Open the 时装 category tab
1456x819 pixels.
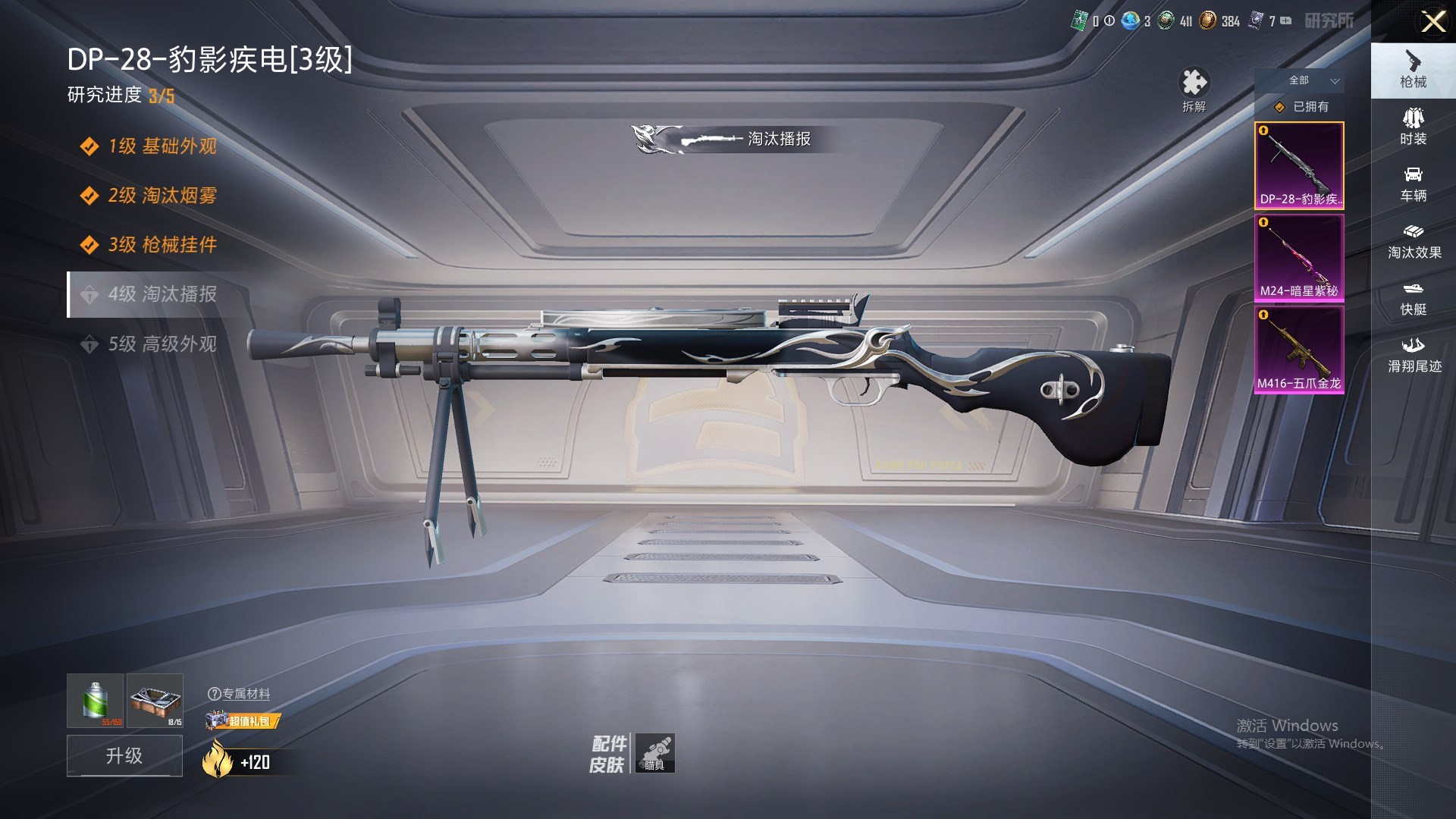[1413, 127]
